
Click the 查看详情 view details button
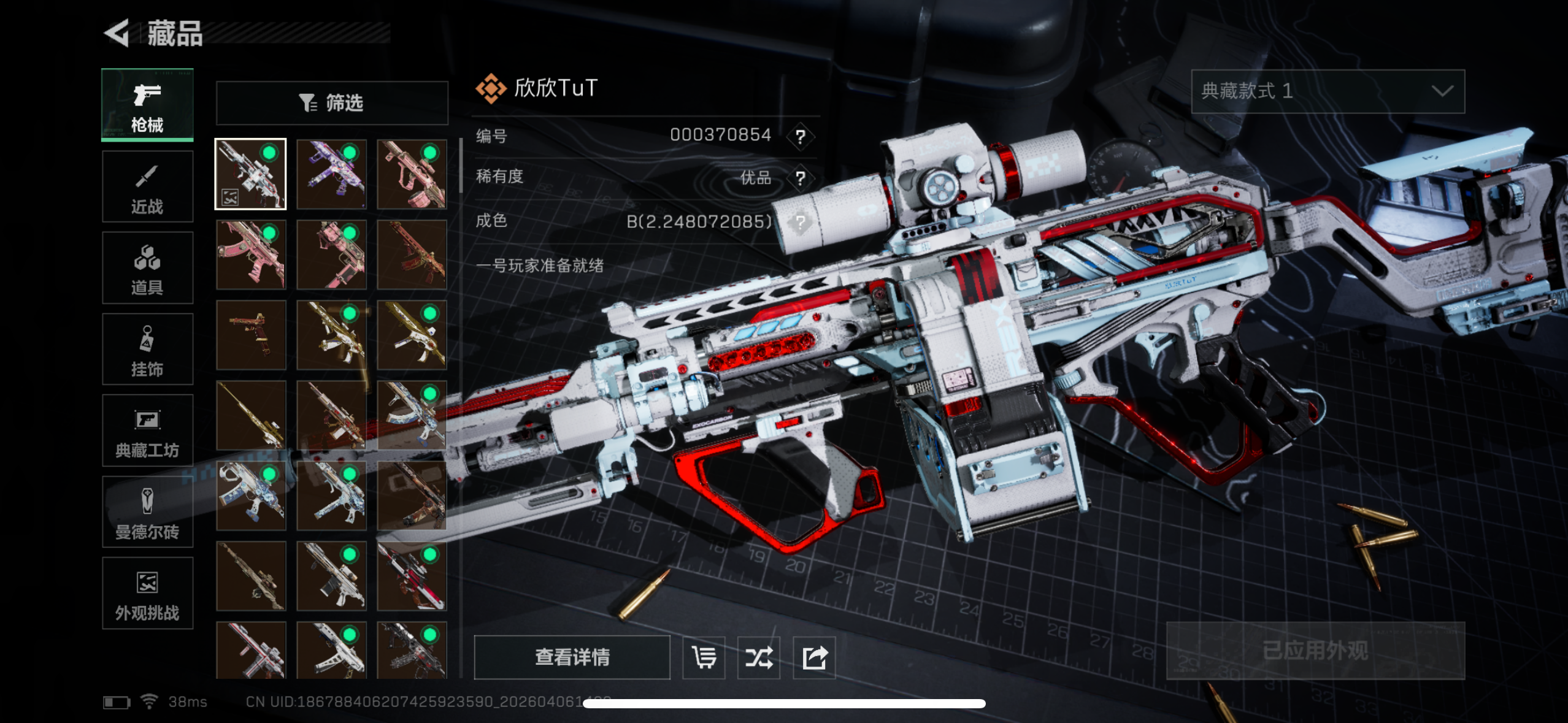click(572, 657)
